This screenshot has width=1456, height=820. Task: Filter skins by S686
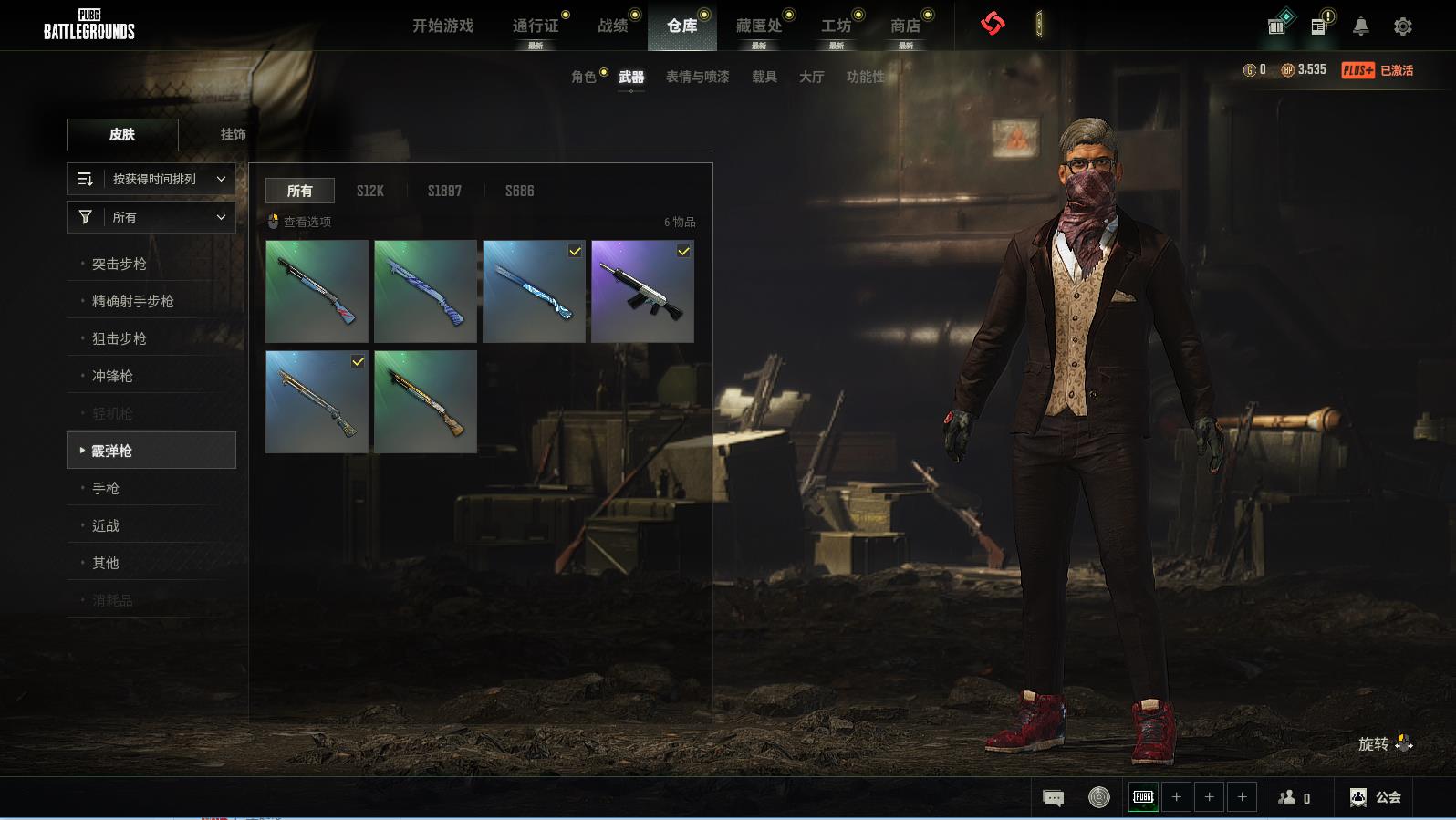519,191
